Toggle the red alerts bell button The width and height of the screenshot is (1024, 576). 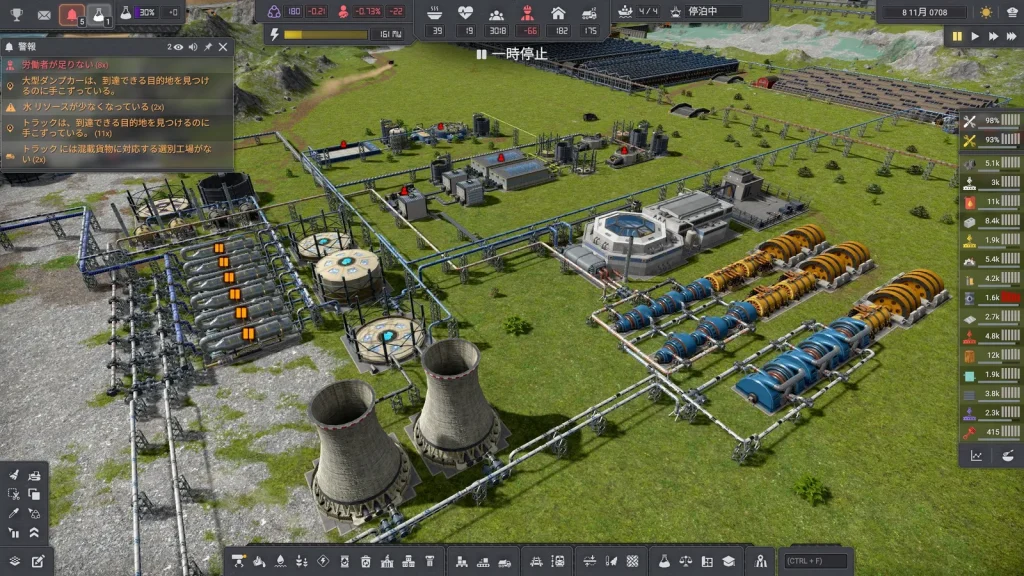(71, 14)
